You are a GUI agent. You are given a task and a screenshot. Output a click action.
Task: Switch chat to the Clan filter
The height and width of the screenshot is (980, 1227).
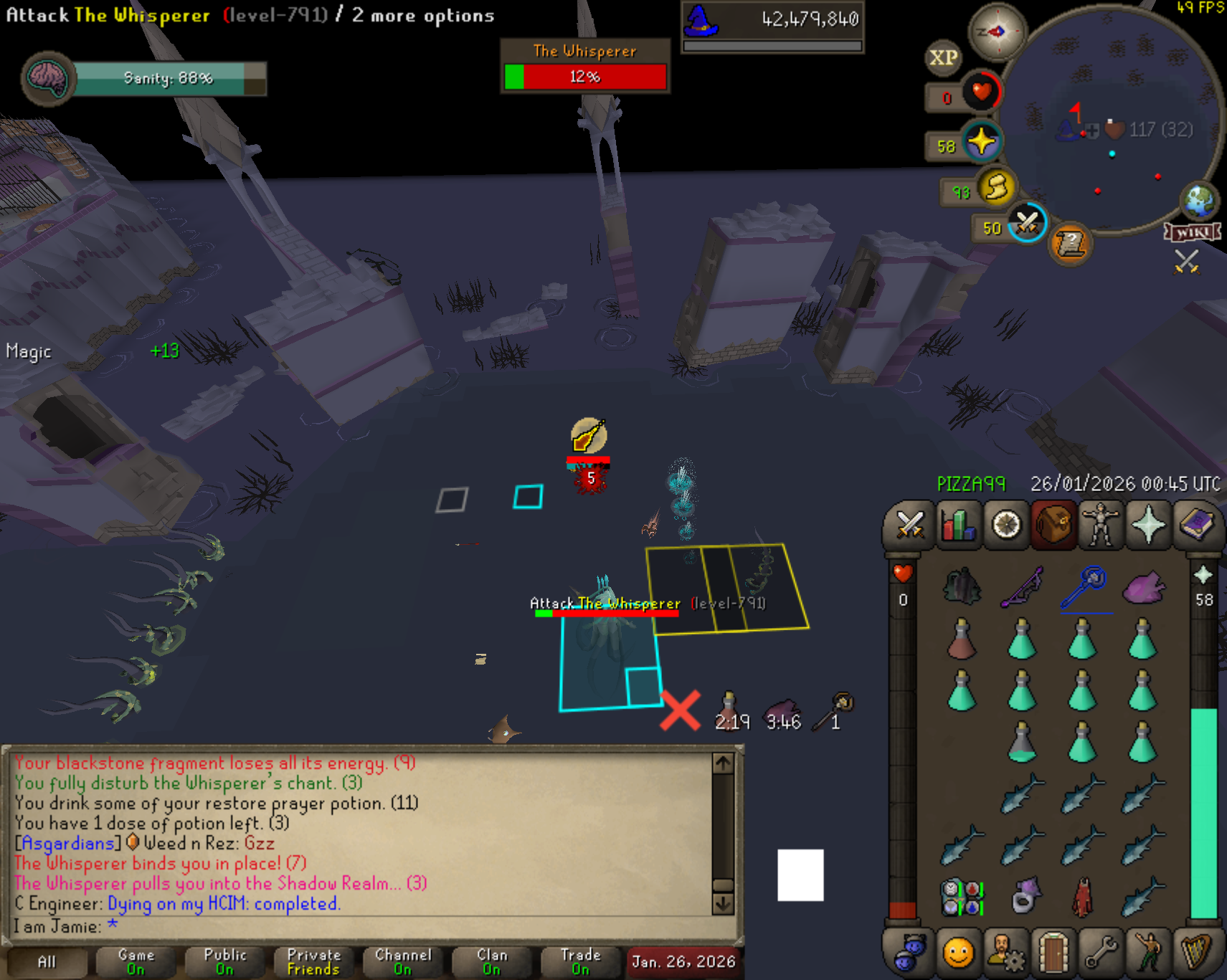pyautogui.click(x=492, y=961)
